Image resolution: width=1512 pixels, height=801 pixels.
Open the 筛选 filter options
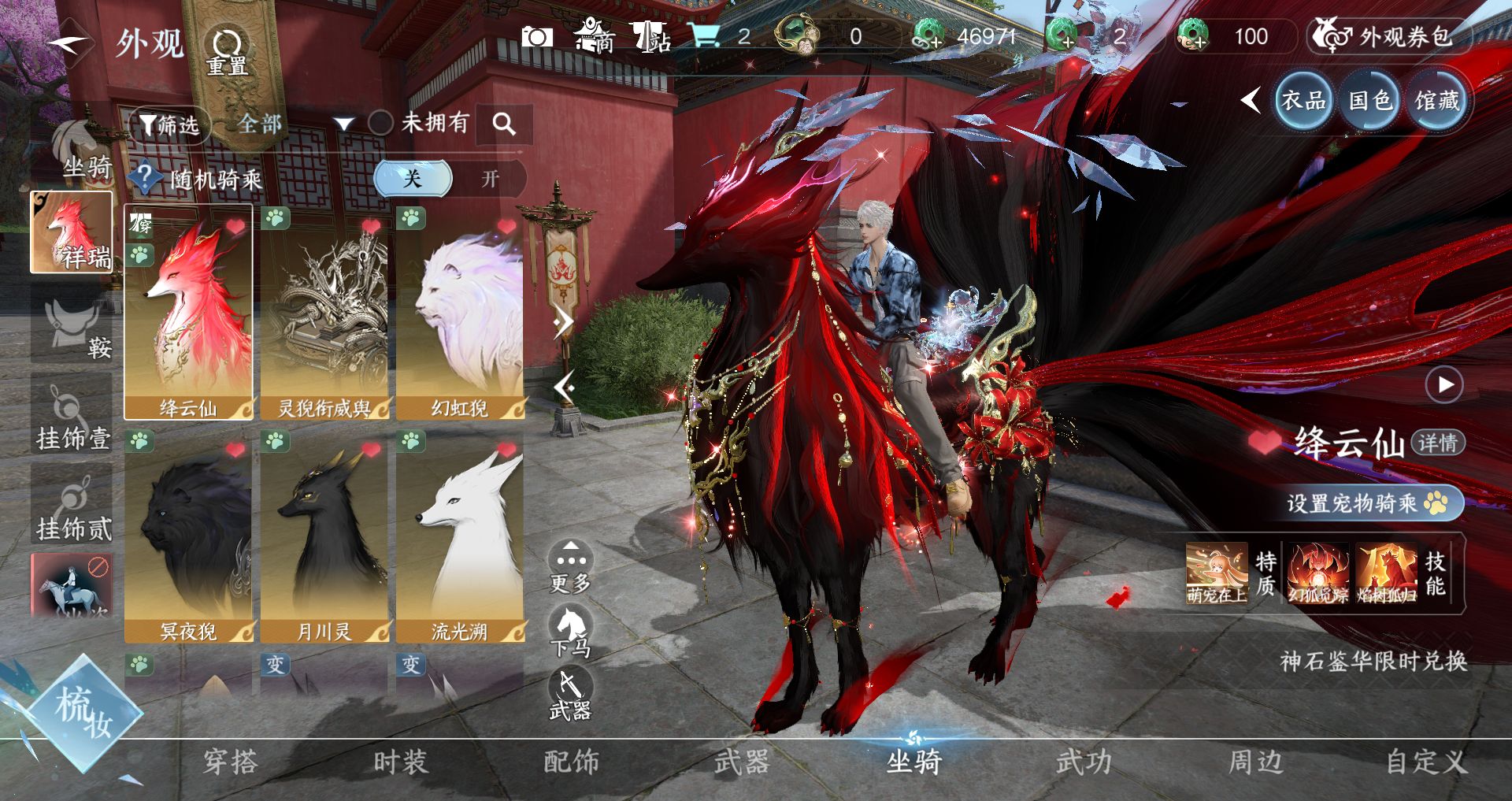(x=169, y=124)
